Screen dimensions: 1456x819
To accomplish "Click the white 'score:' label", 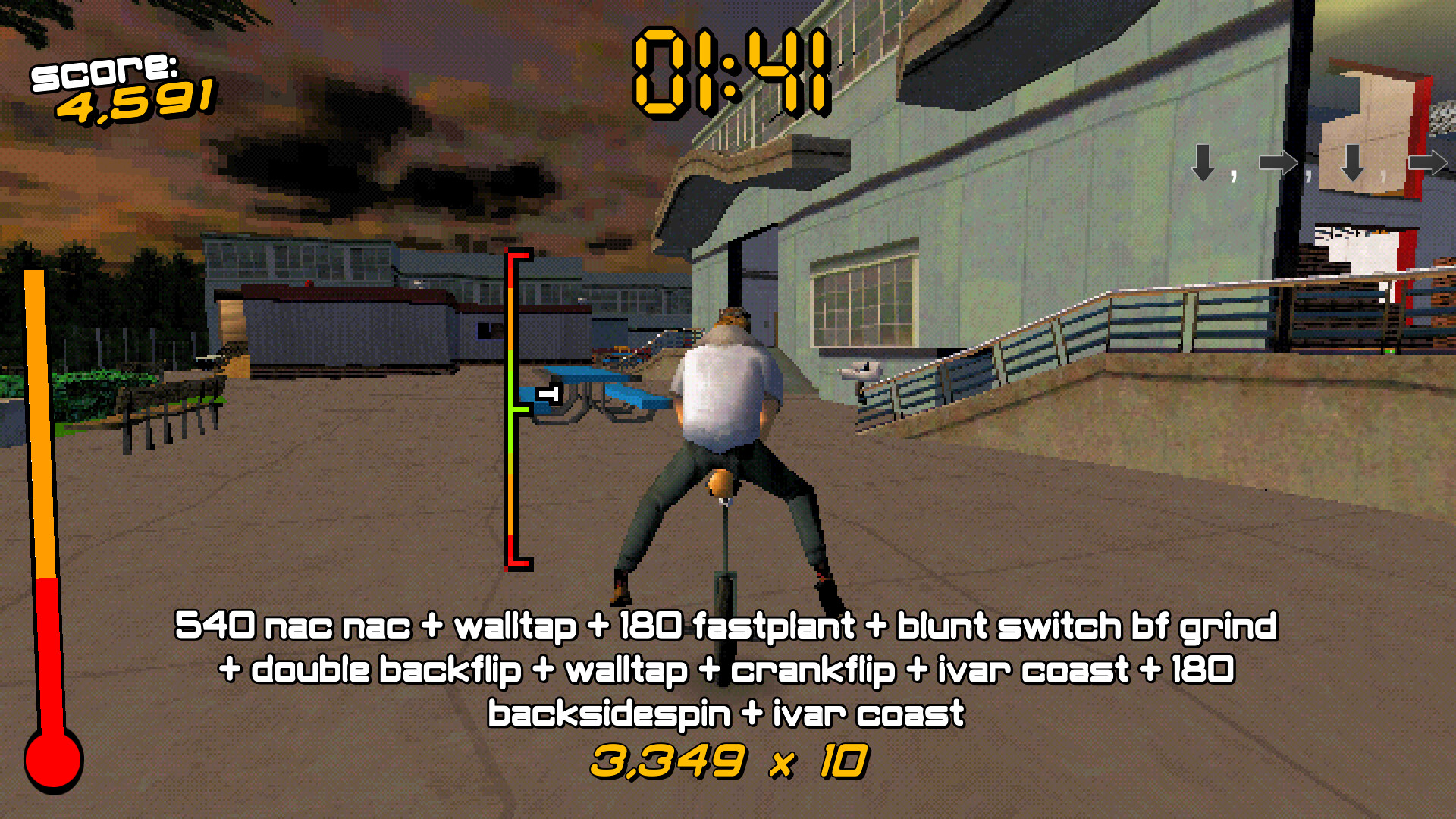I will pos(103,71).
